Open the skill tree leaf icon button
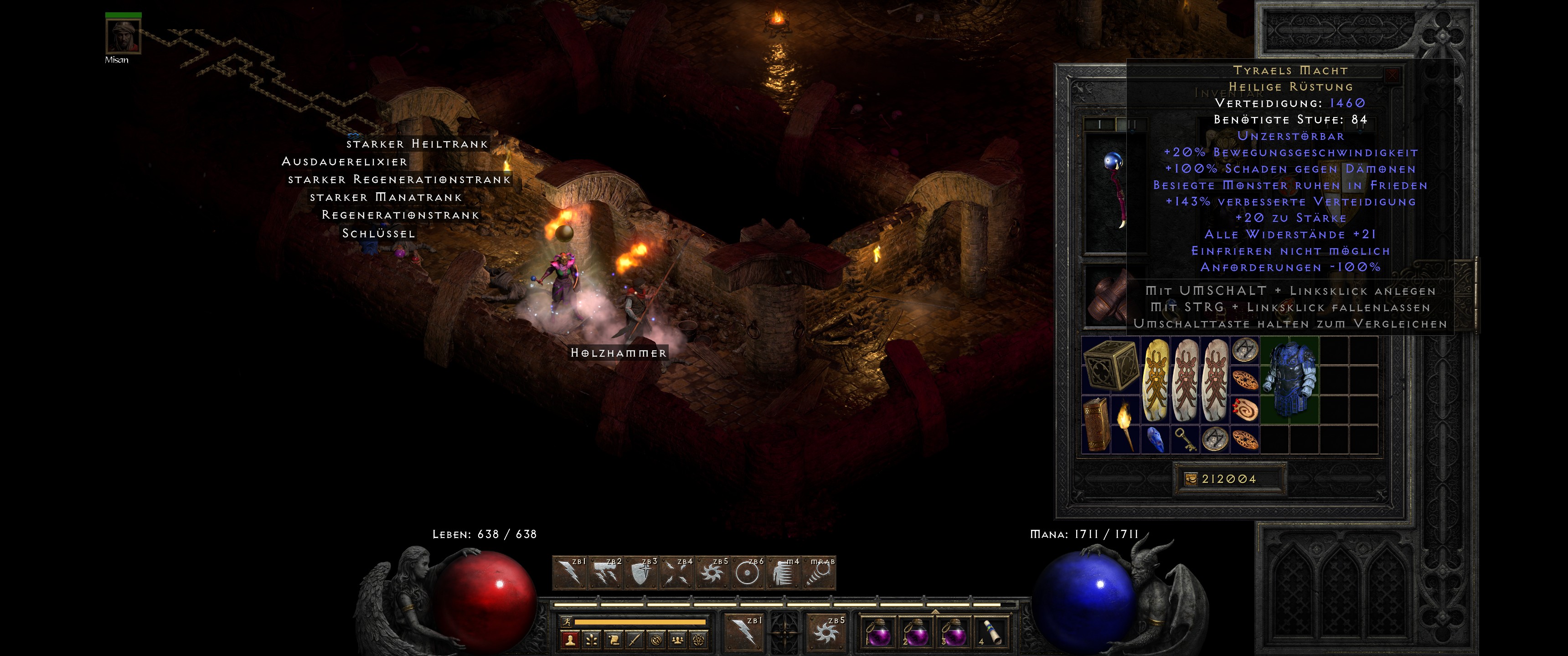1568x656 pixels. pos(592,640)
